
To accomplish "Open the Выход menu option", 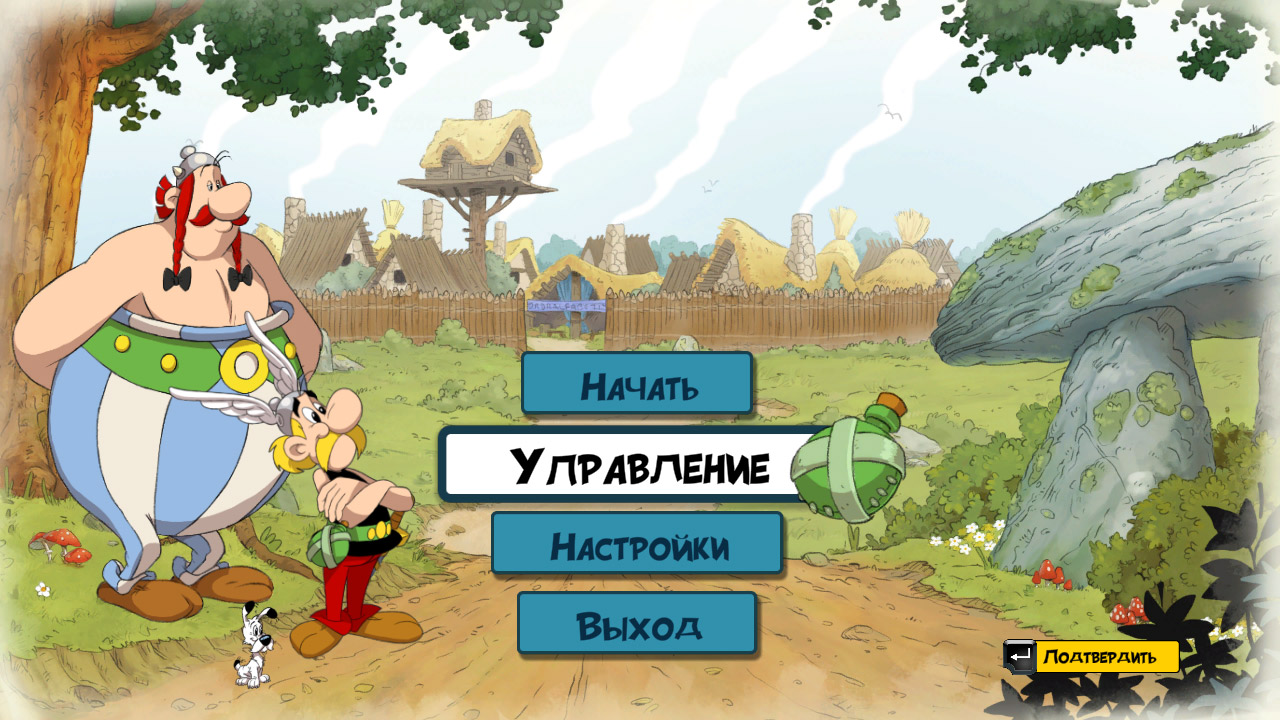I will click(x=637, y=626).
